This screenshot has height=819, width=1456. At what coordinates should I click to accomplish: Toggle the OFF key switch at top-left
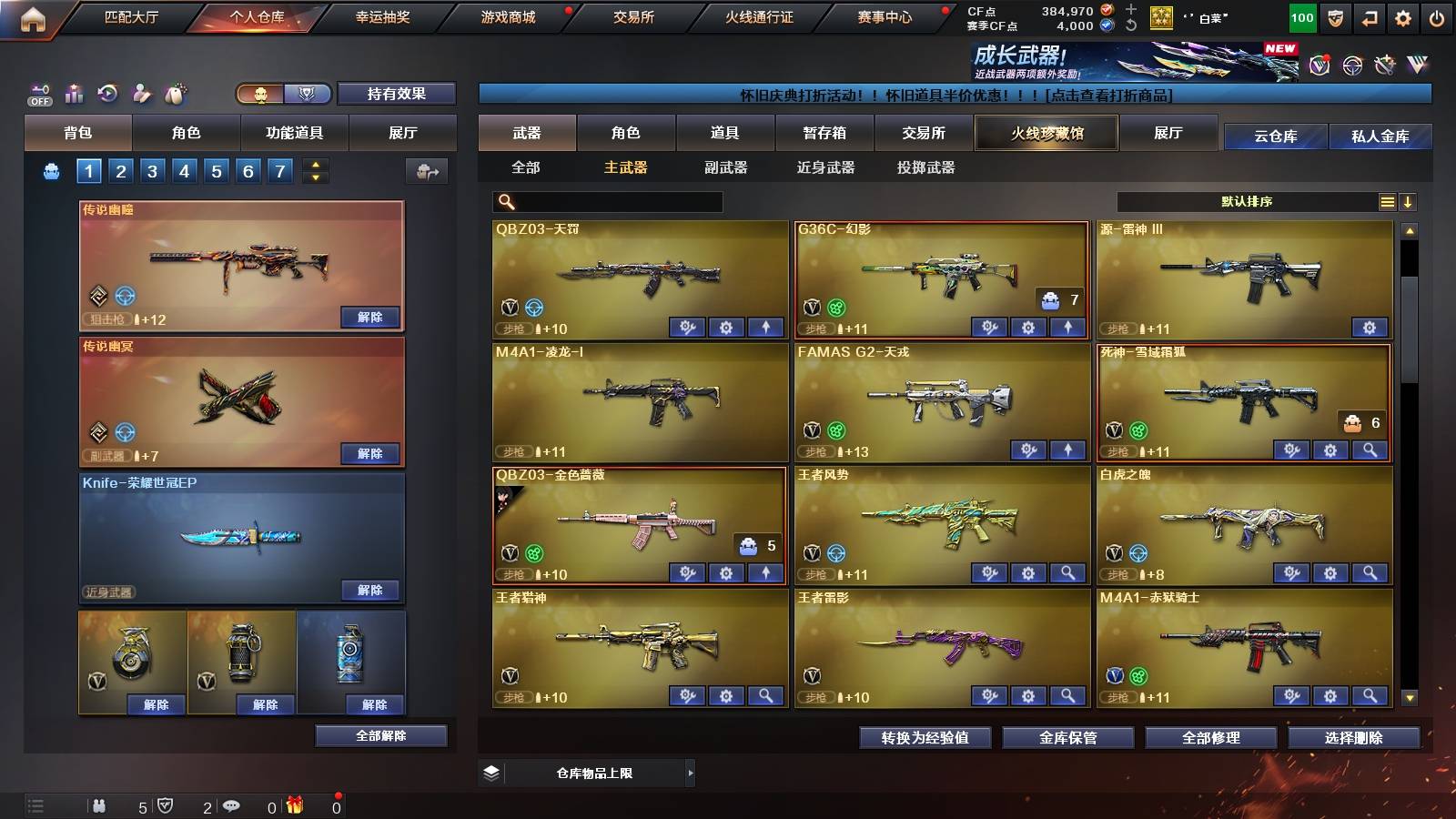point(40,94)
